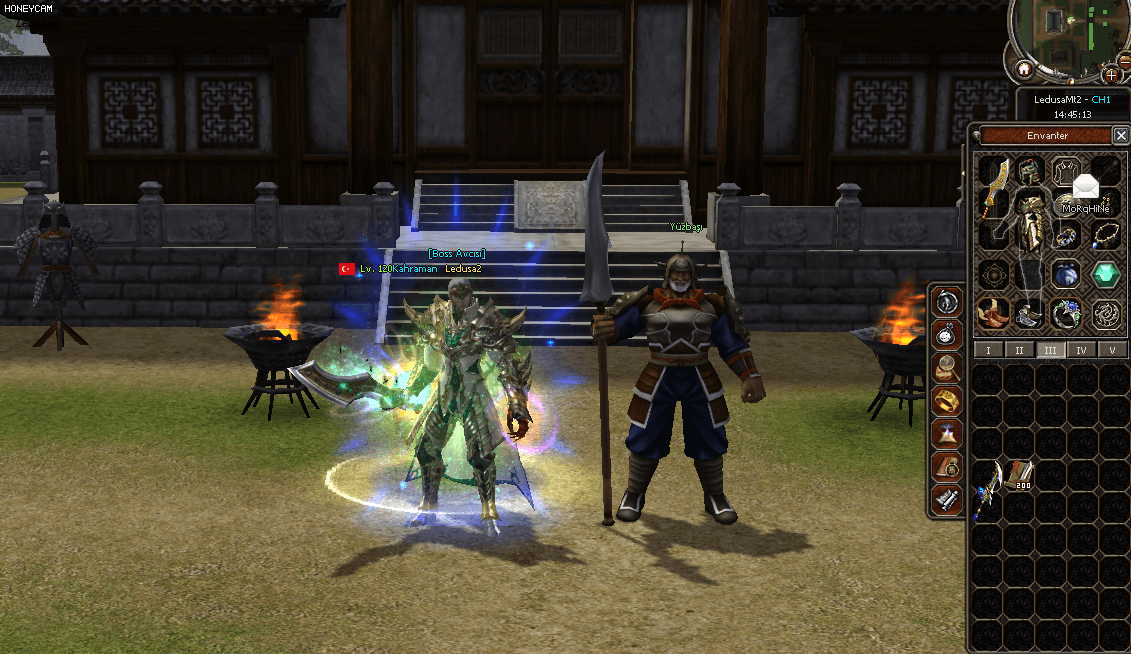The image size is (1131, 654).
Task: Close the Envanter window
Action: pyautogui.click(x=1120, y=136)
